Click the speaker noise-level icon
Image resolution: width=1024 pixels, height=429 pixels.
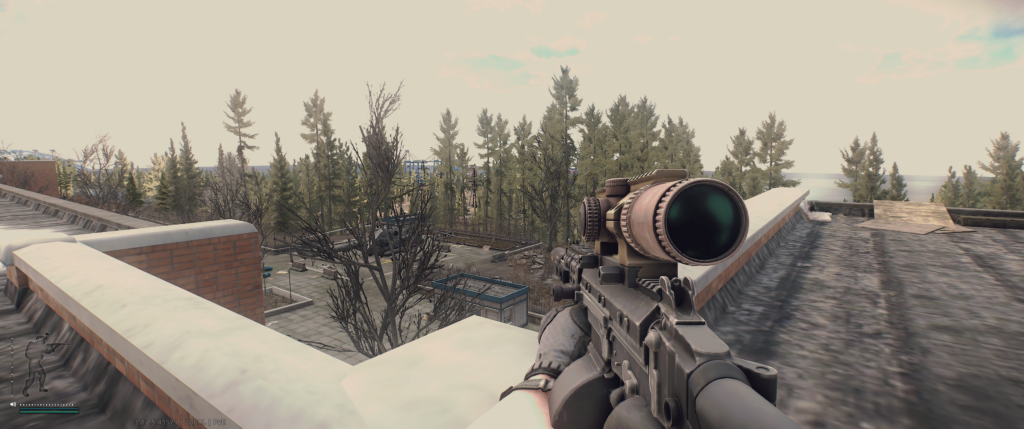(x=13, y=405)
